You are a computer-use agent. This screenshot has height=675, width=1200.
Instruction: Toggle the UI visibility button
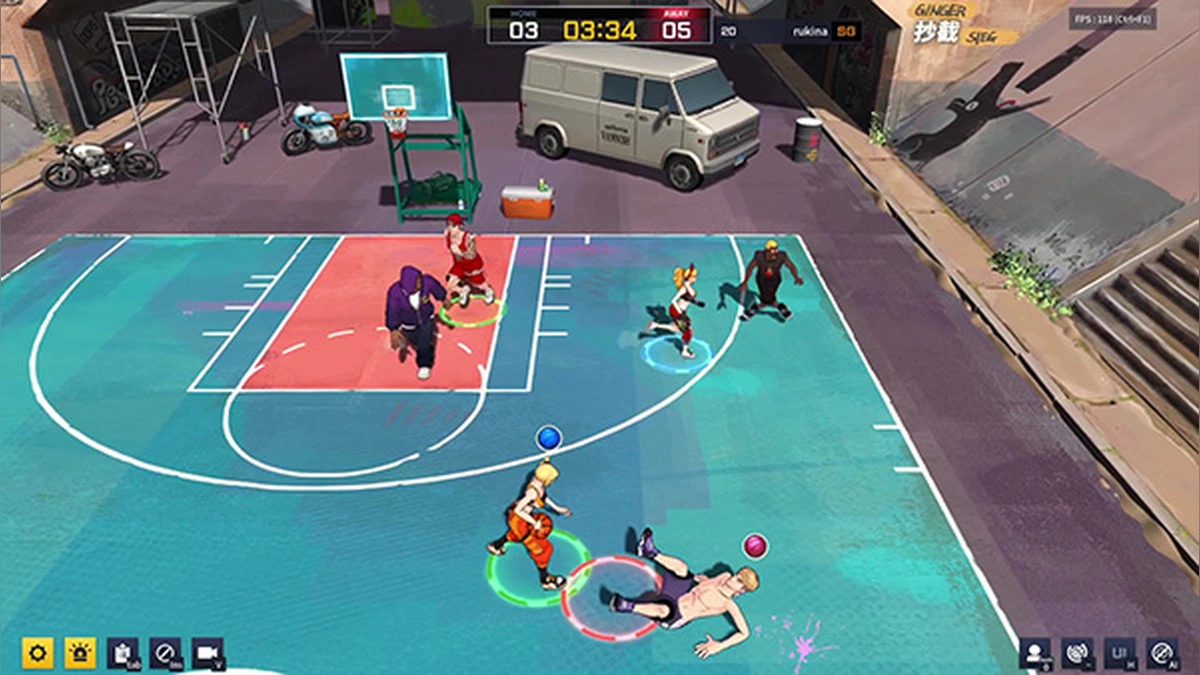(1120, 653)
